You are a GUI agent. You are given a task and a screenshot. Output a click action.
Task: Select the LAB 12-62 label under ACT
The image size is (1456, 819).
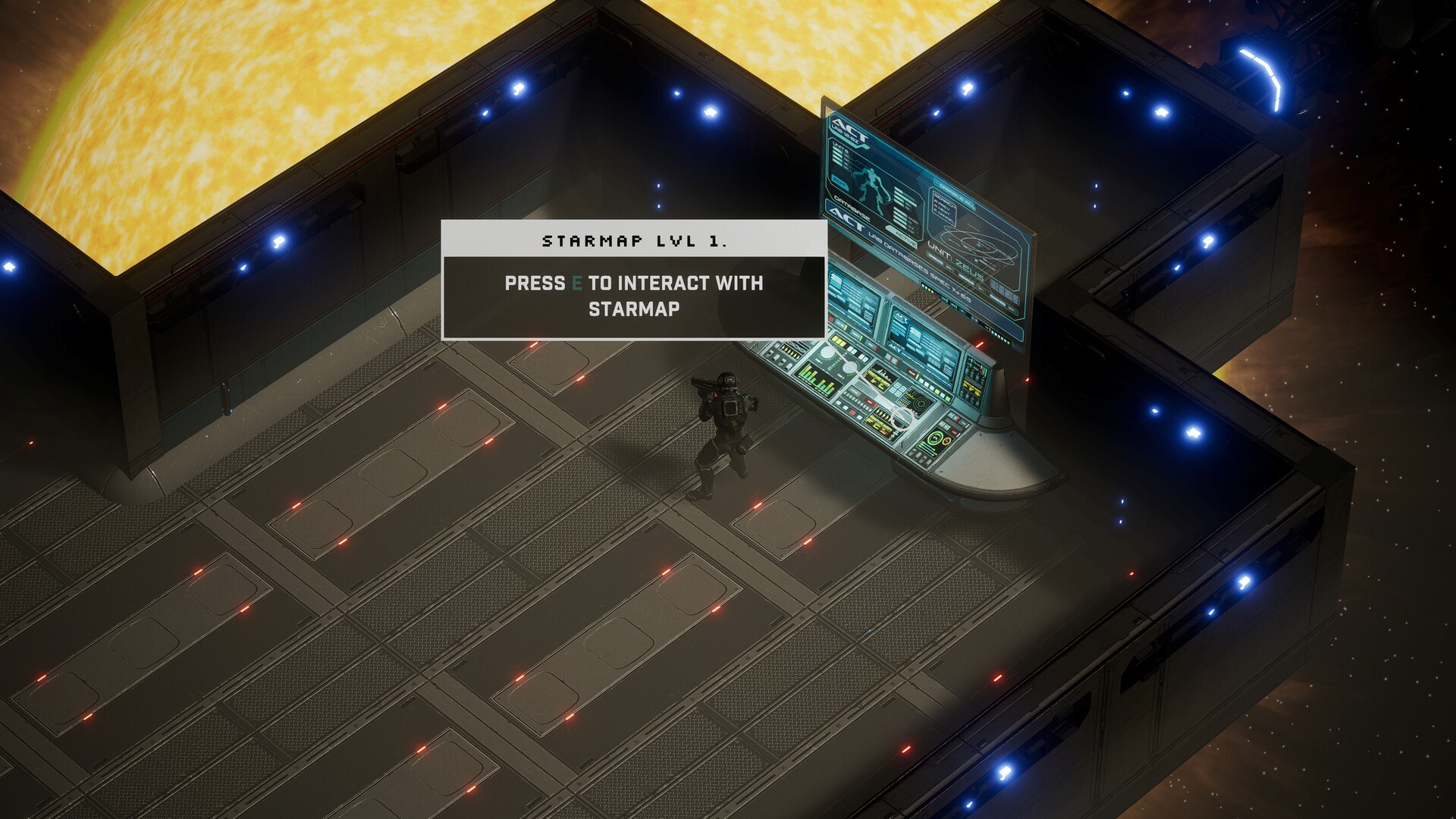click(x=847, y=133)
